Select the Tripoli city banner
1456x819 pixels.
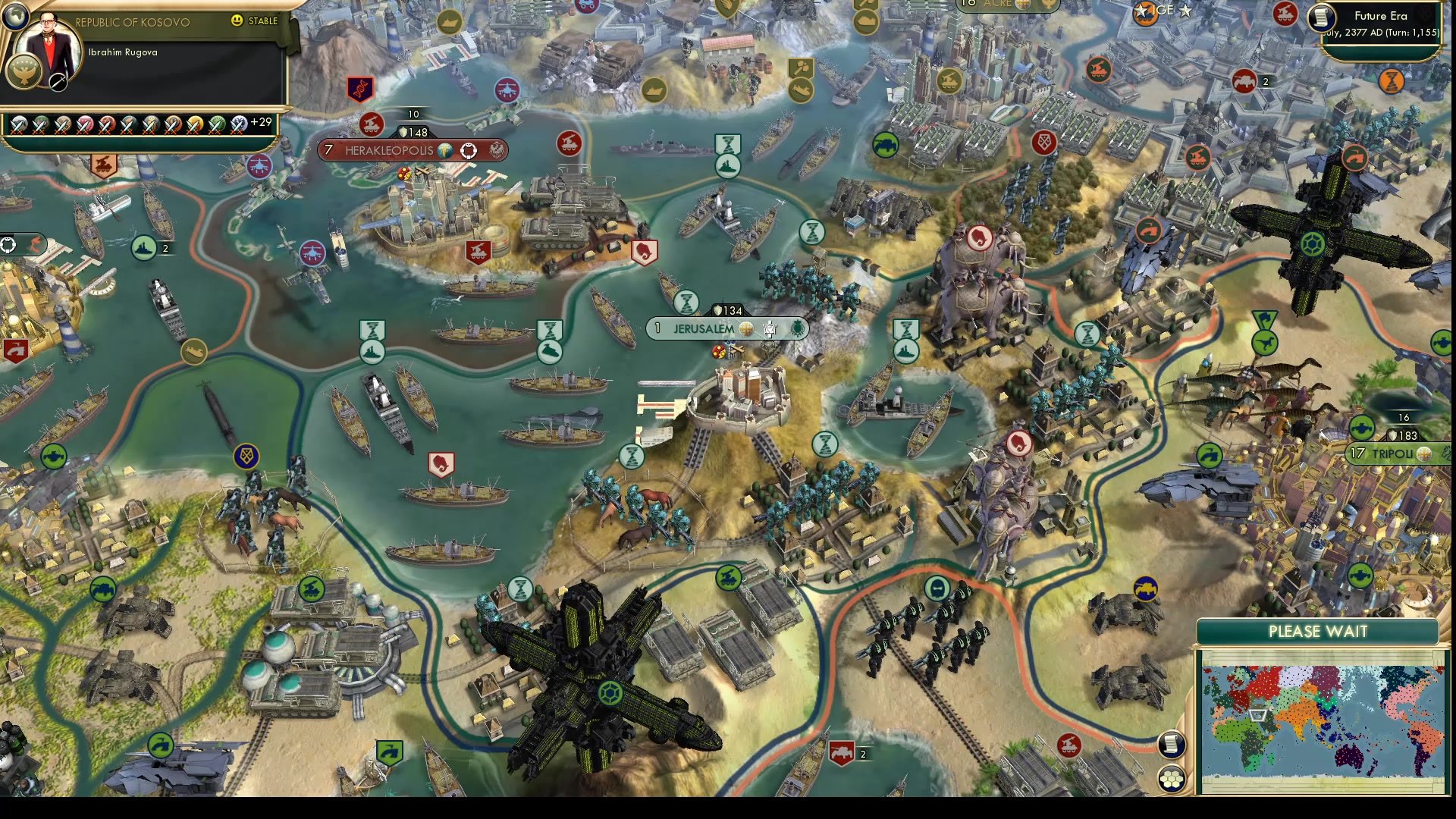[1392, 455]
